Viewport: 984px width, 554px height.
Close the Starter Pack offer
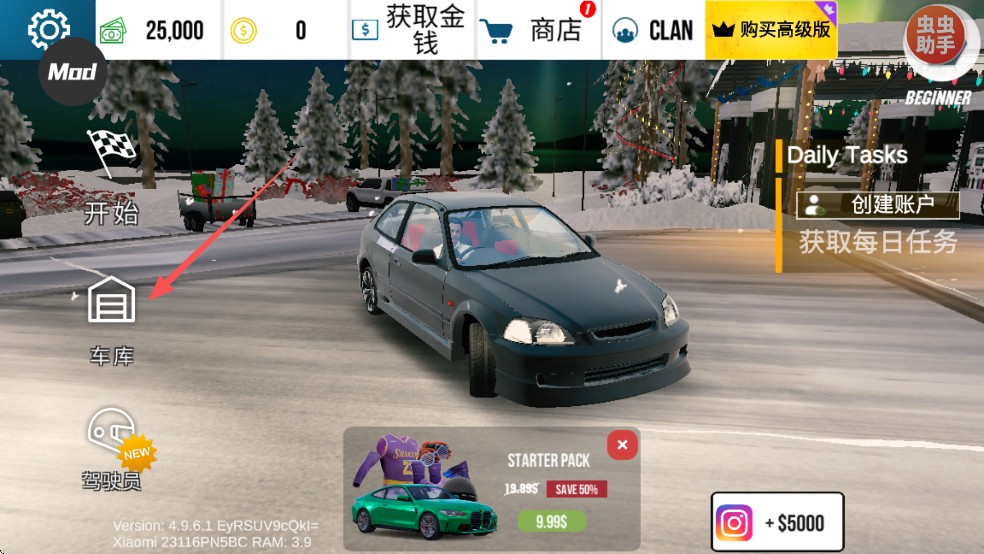click(622, 445)
